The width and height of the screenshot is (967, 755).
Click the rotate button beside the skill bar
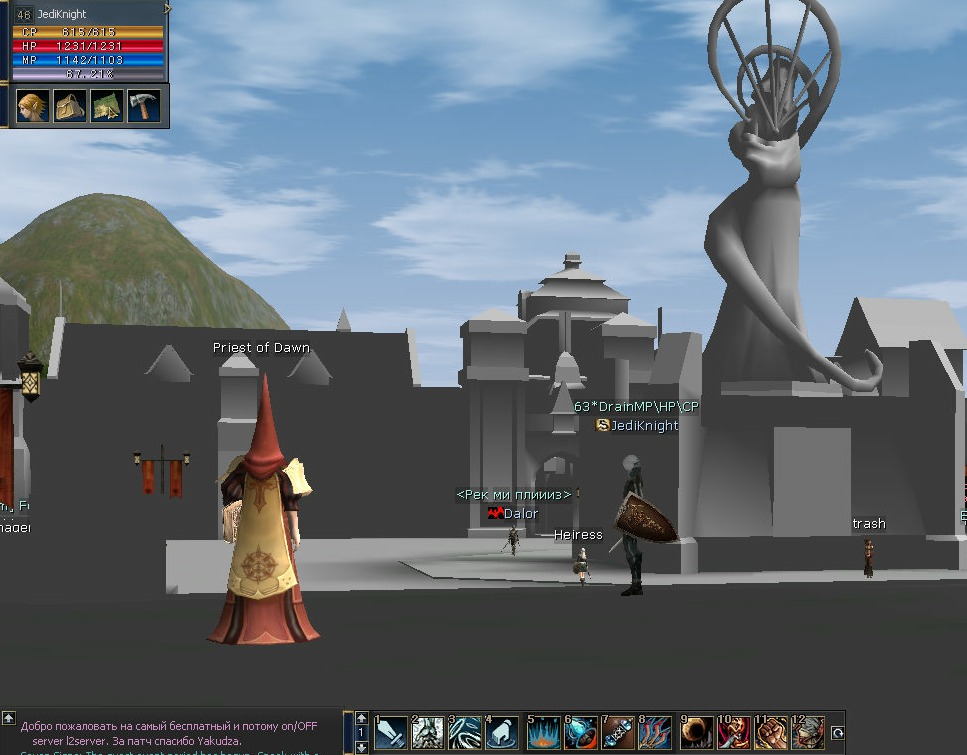(x=838, y=732)
